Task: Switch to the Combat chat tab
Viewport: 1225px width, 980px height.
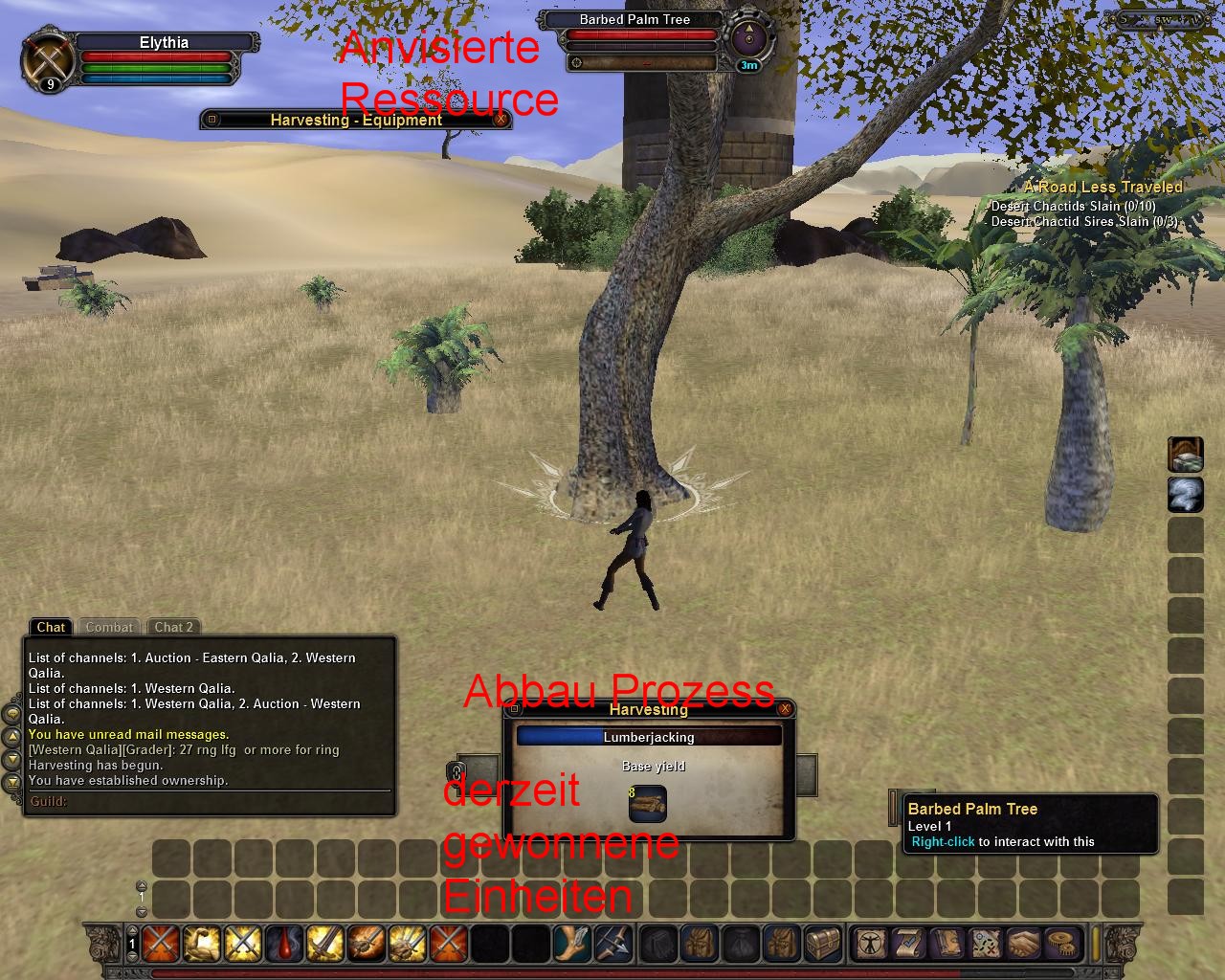Action: point(109,627)
